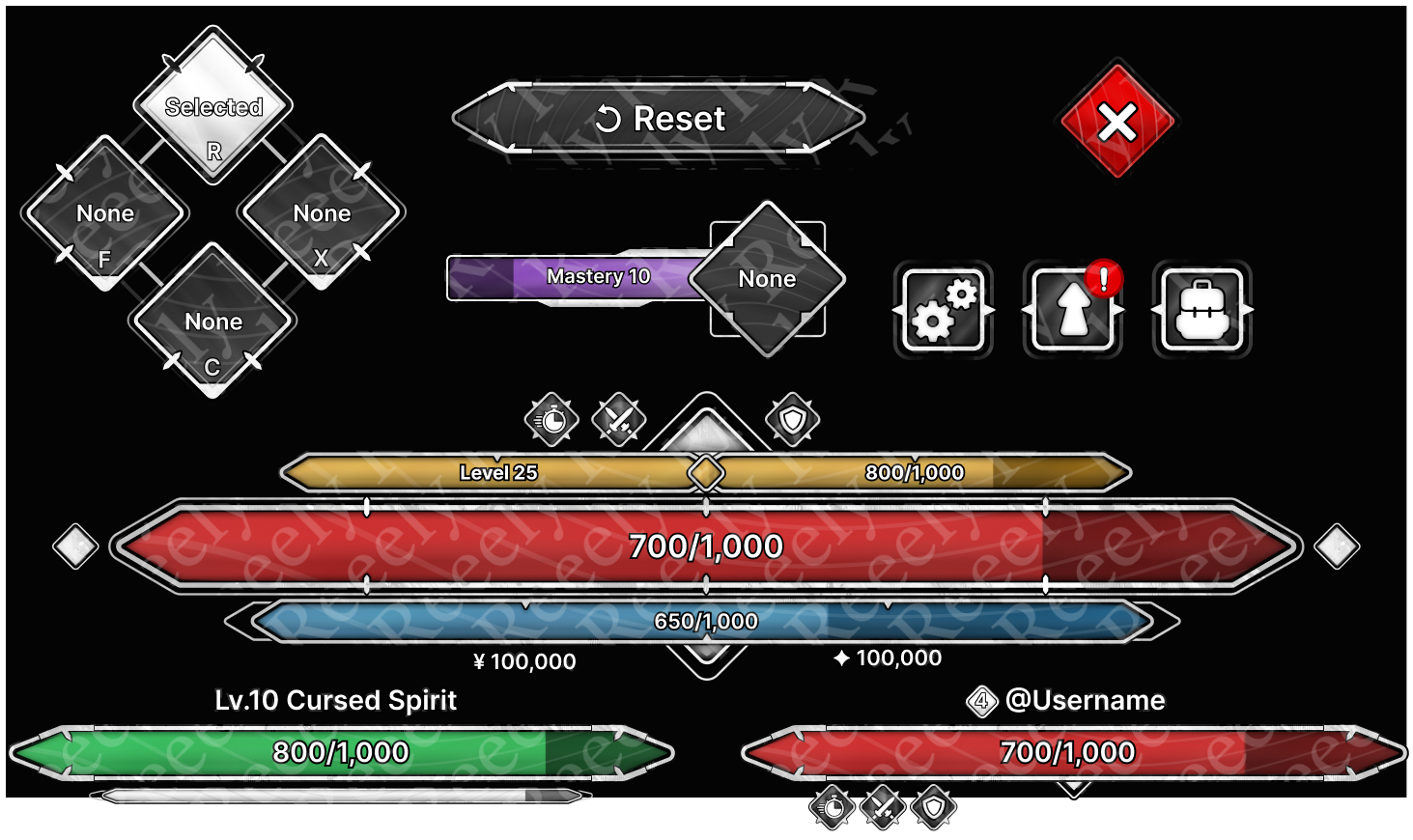Image resolution: width=1413 pixels, height=840 pixels.
Task: Choose the None slot labeled X
Action: pos(322,214)
